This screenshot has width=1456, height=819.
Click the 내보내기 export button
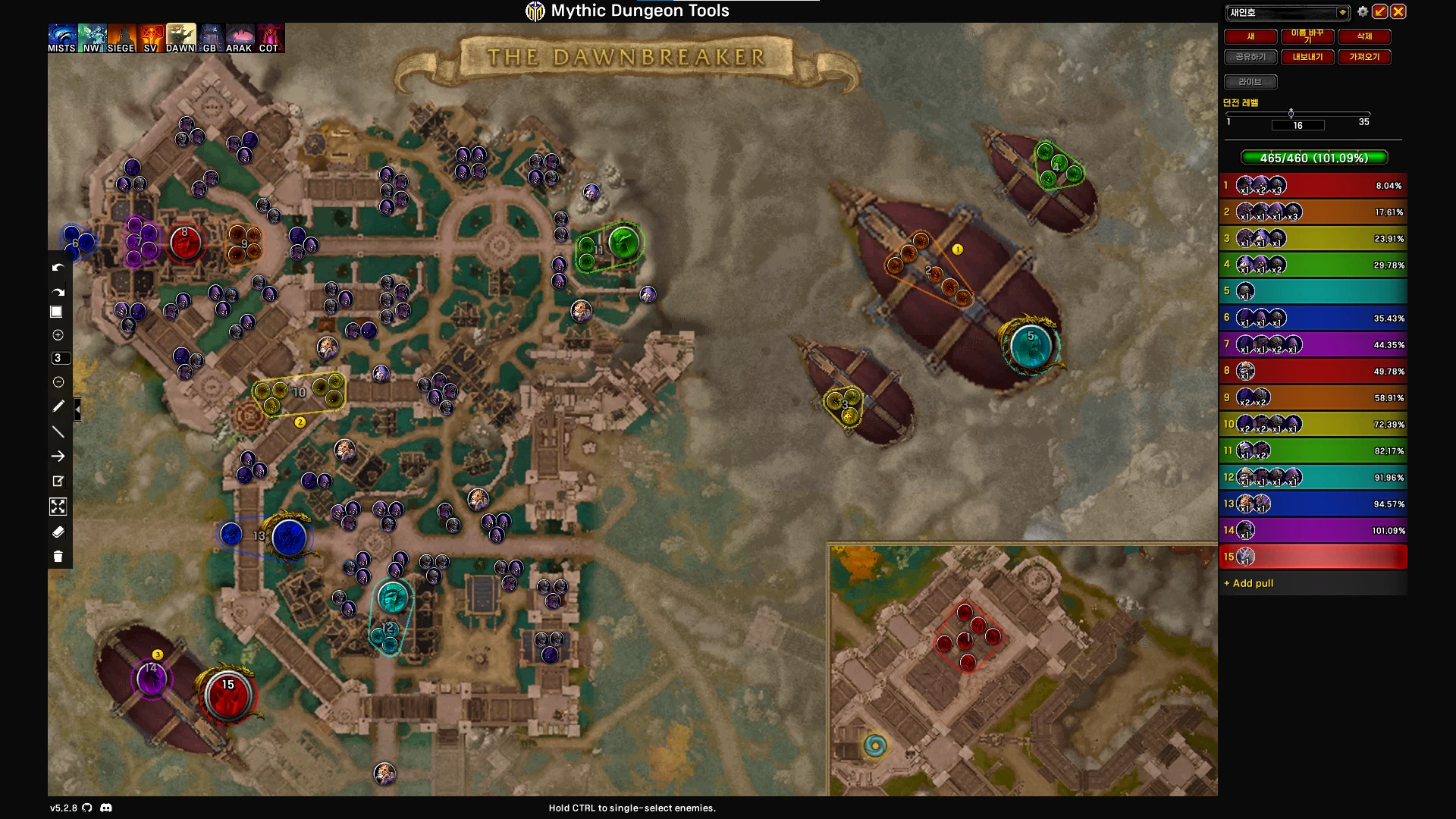(x=1307, y=57)
